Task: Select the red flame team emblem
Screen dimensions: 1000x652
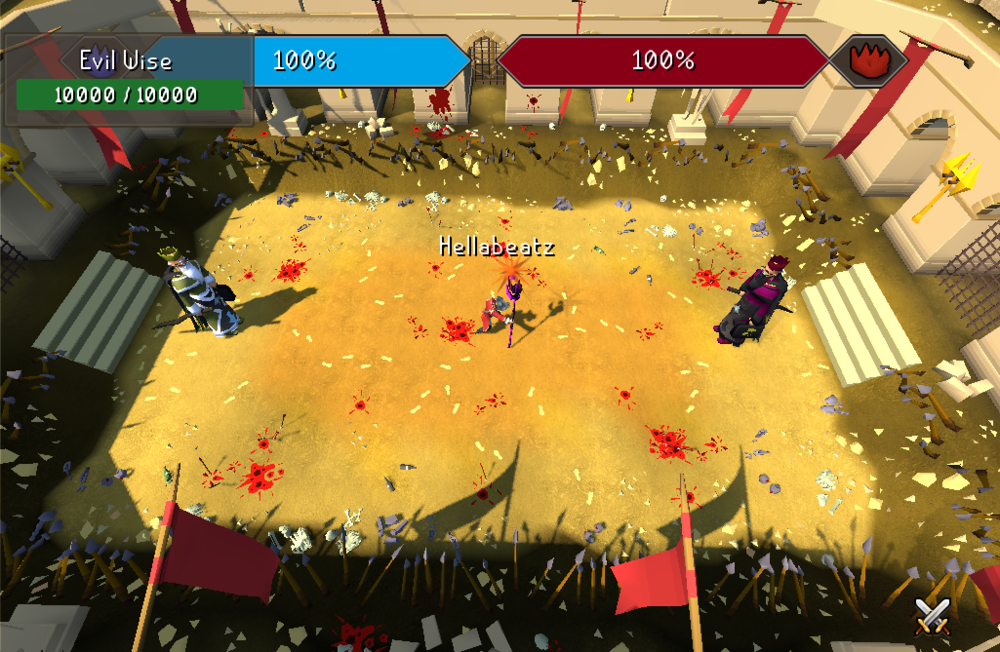Action: click(x=868, y=61)
